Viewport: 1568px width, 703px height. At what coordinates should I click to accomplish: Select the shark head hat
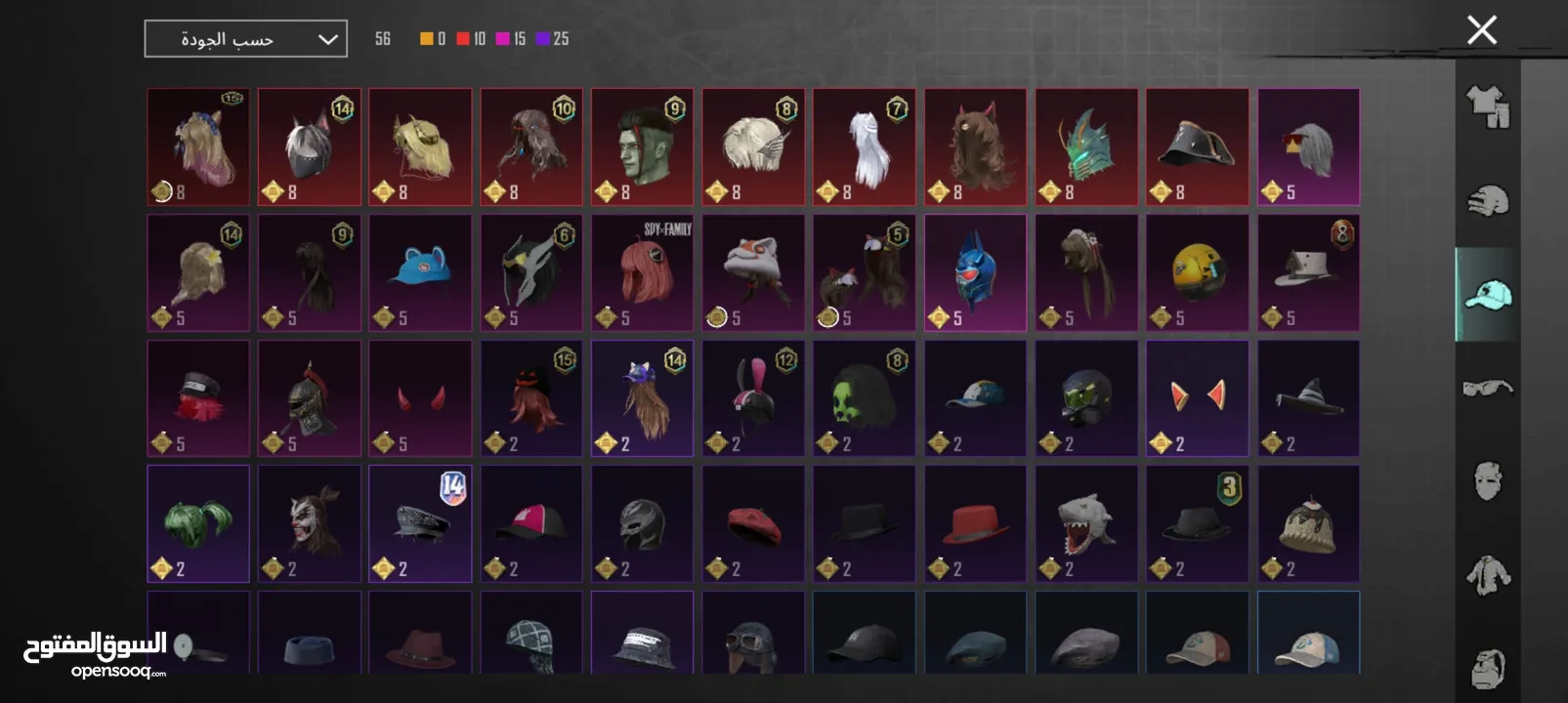1086,523
